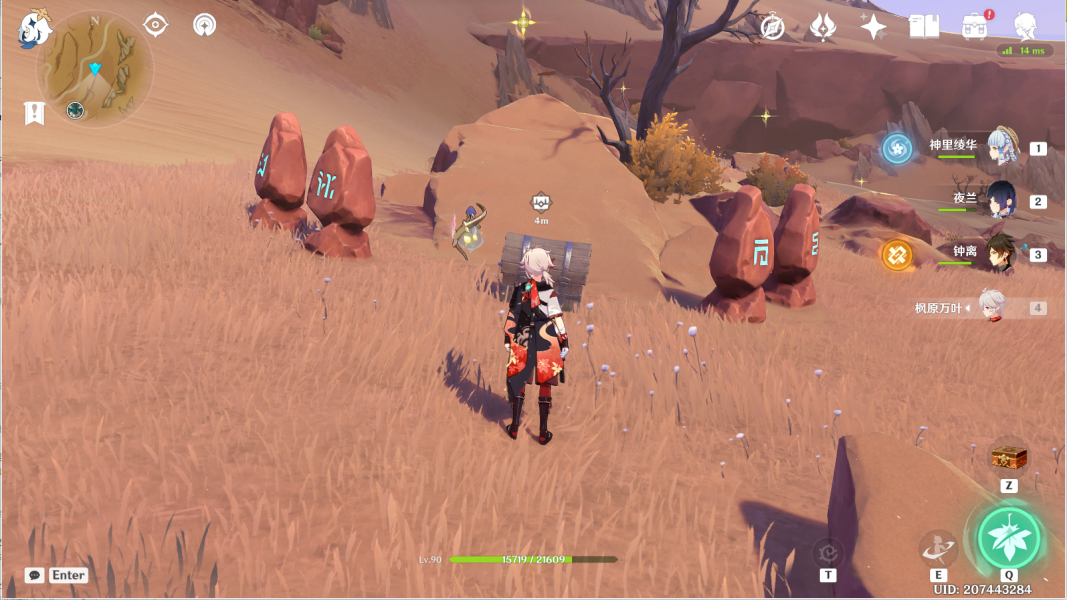Viewport: 1067px width, 600px height.
Task: Open the compass events icon
Action: 772,27
